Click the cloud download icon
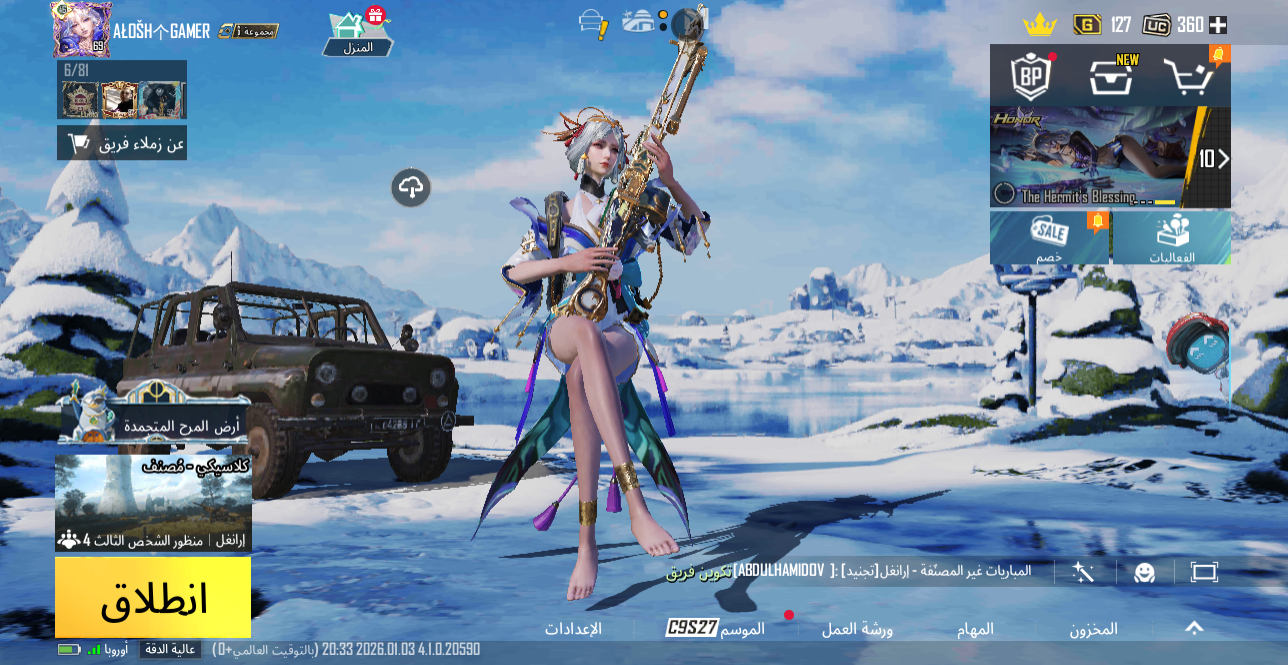Viewport: 1288px width, 665px height. 411,187
